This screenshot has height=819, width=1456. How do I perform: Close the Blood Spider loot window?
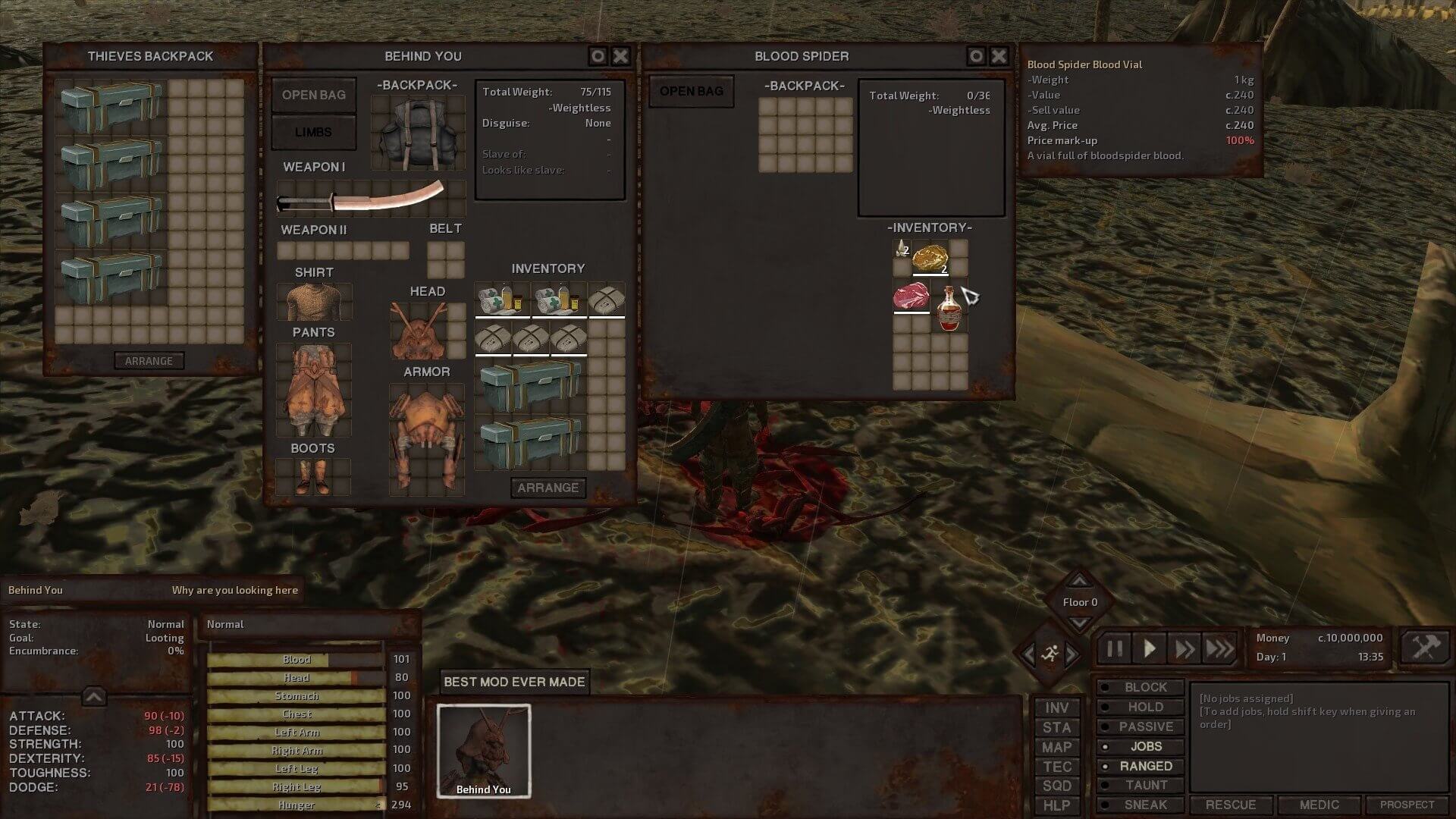pyautogui.click(x=999, y=56)
